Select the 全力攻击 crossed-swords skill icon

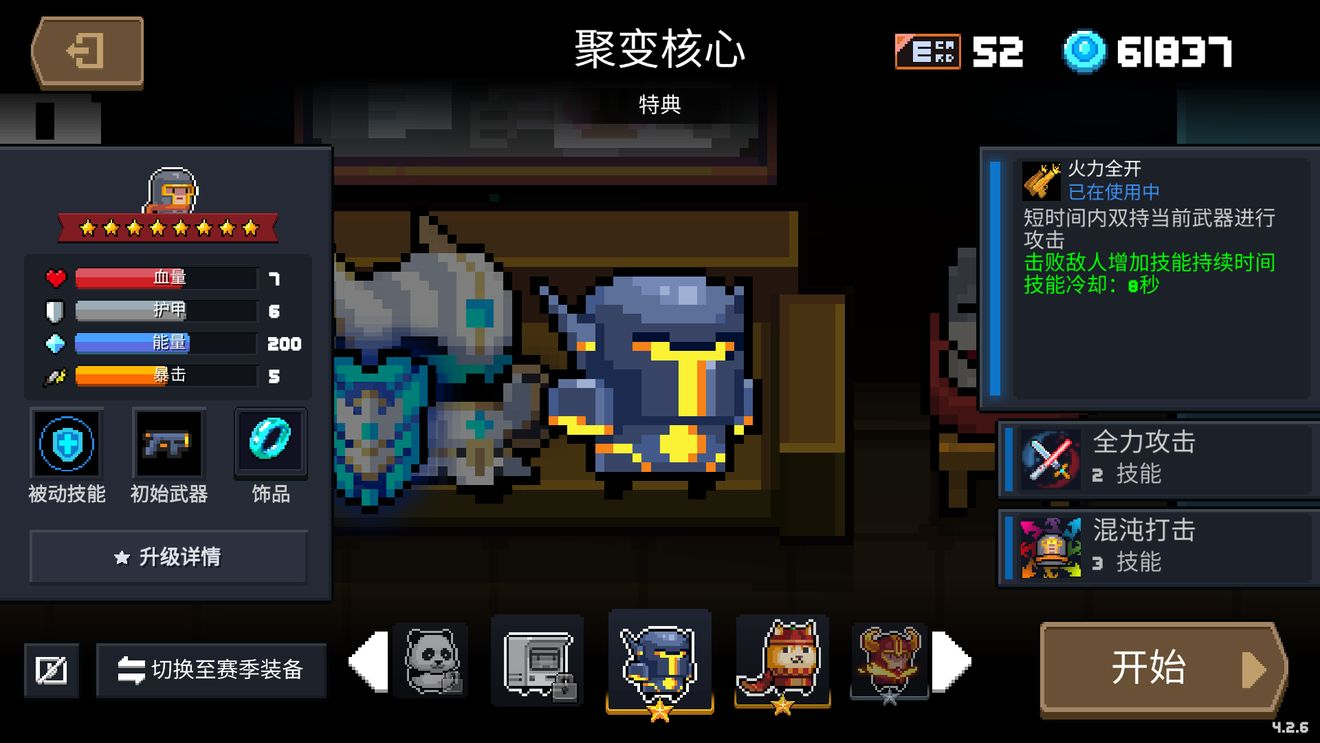point(1046,455)
